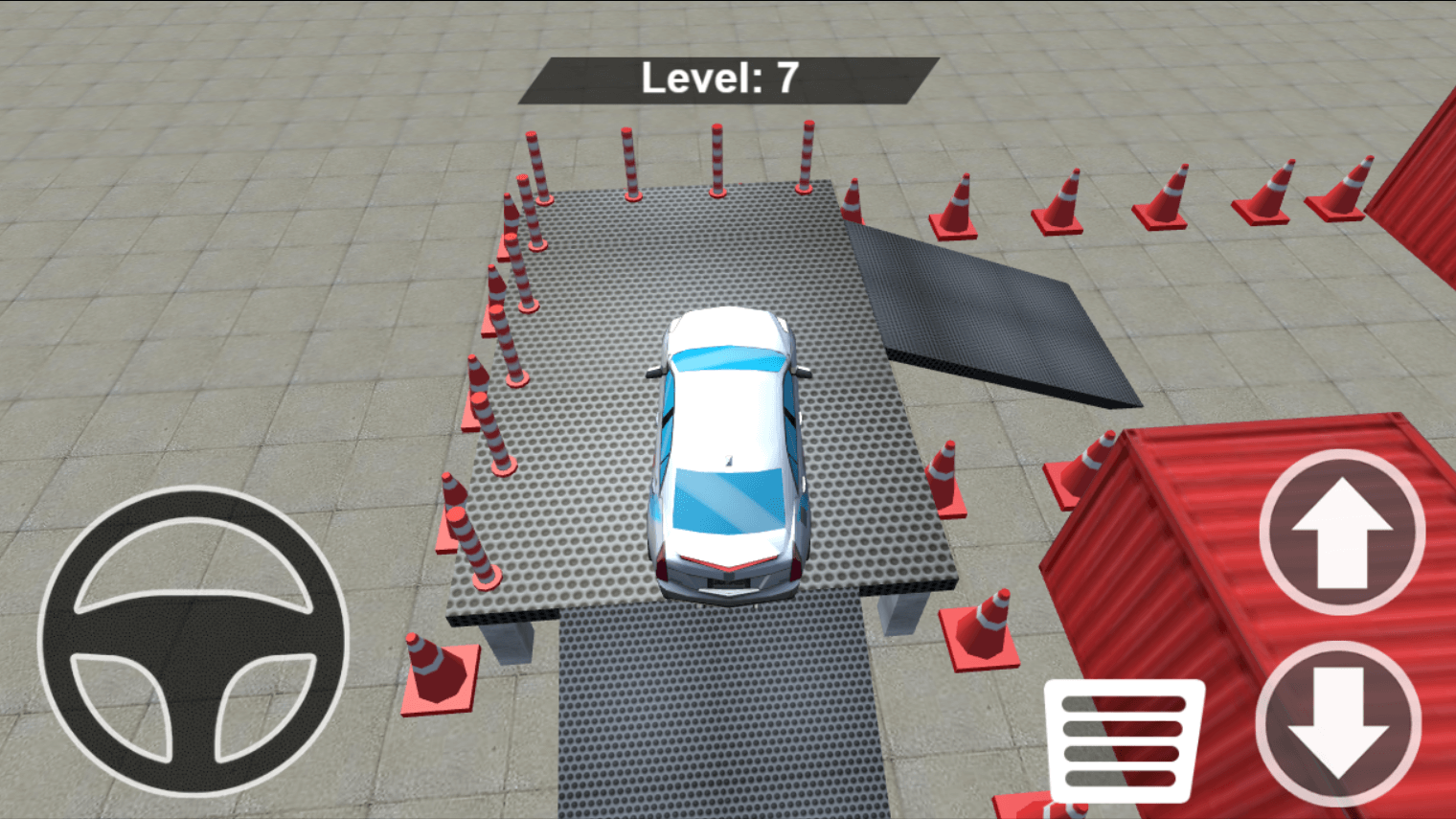Tap the level indicator text
This screenshot has height=819, width=1456.
click(x=718, y=79)
